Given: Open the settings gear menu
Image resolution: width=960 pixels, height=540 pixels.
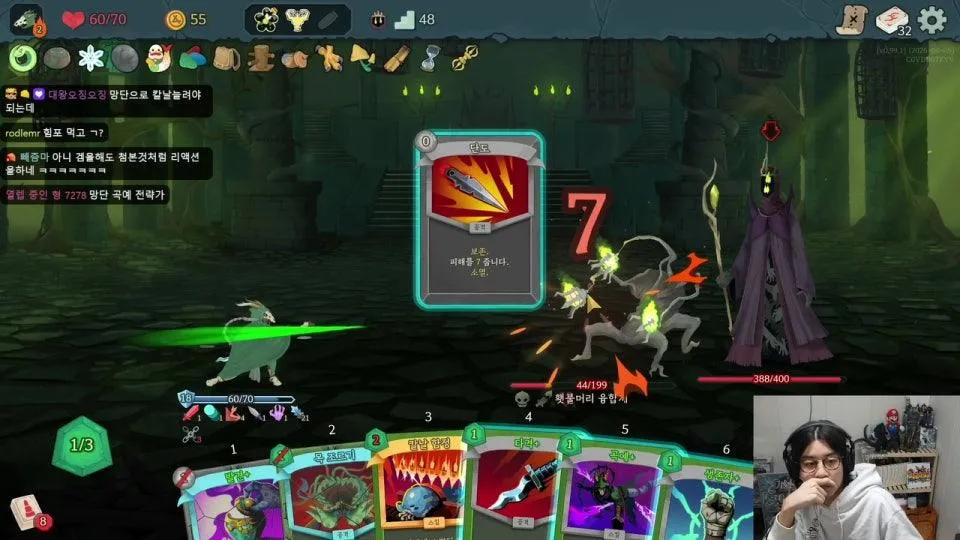Looking at the screenshot, I should [x=932, y=20].
